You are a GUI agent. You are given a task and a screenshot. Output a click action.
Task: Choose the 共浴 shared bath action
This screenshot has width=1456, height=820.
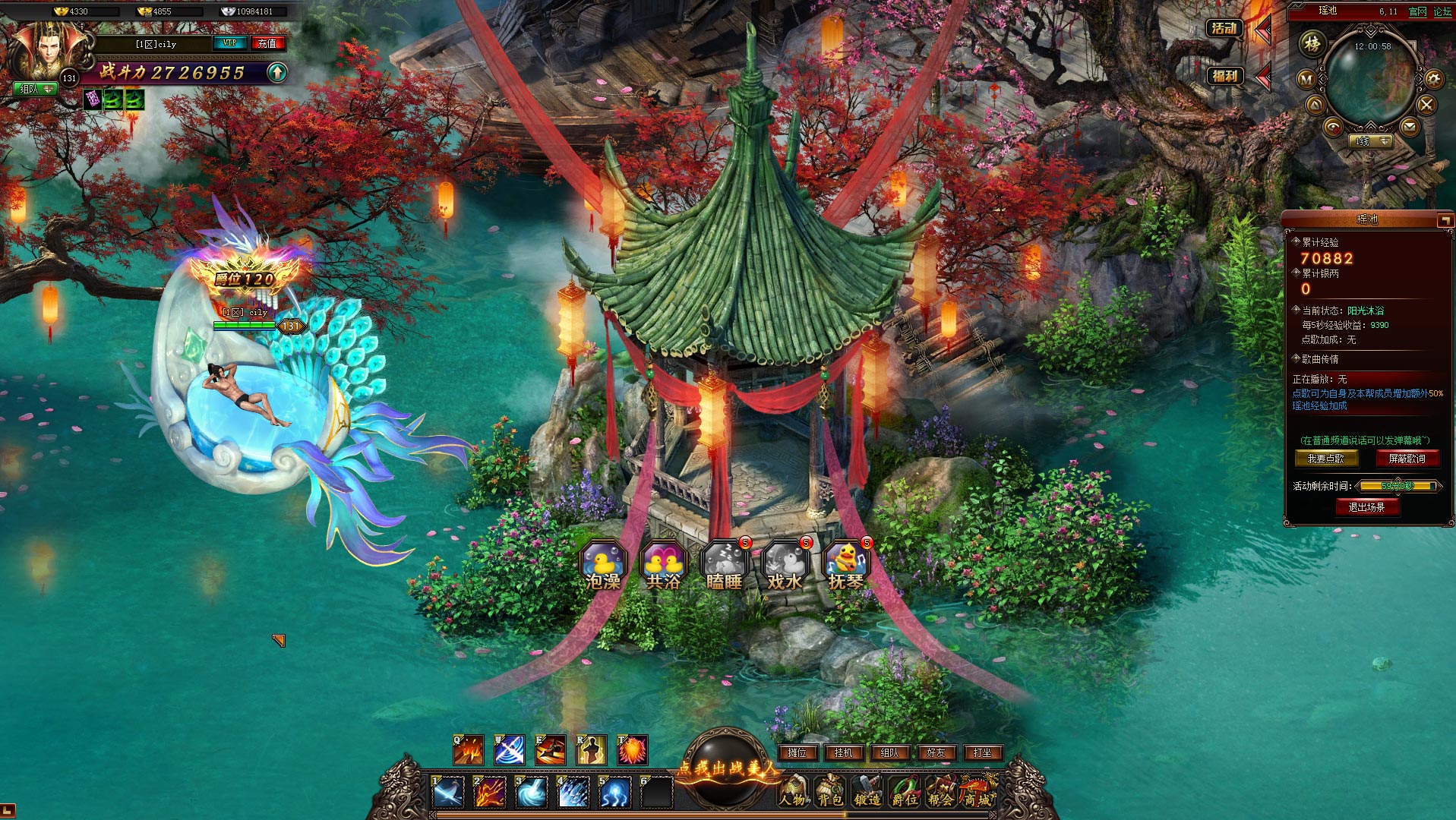coord(663,566)
